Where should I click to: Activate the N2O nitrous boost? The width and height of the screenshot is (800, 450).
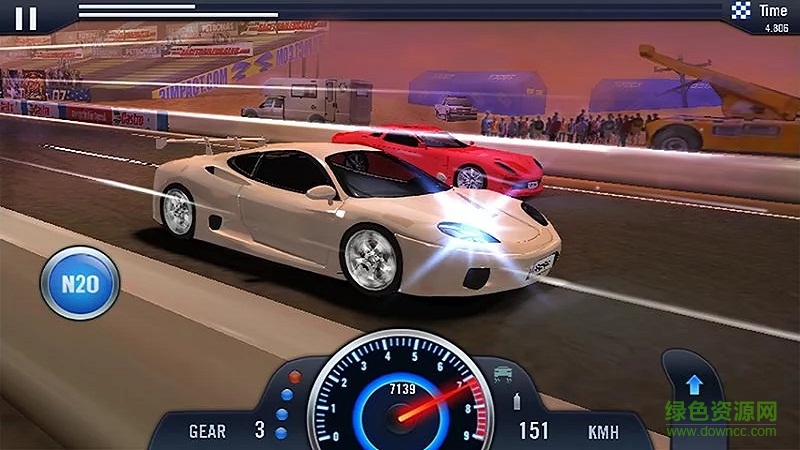(x=80, y=284)
